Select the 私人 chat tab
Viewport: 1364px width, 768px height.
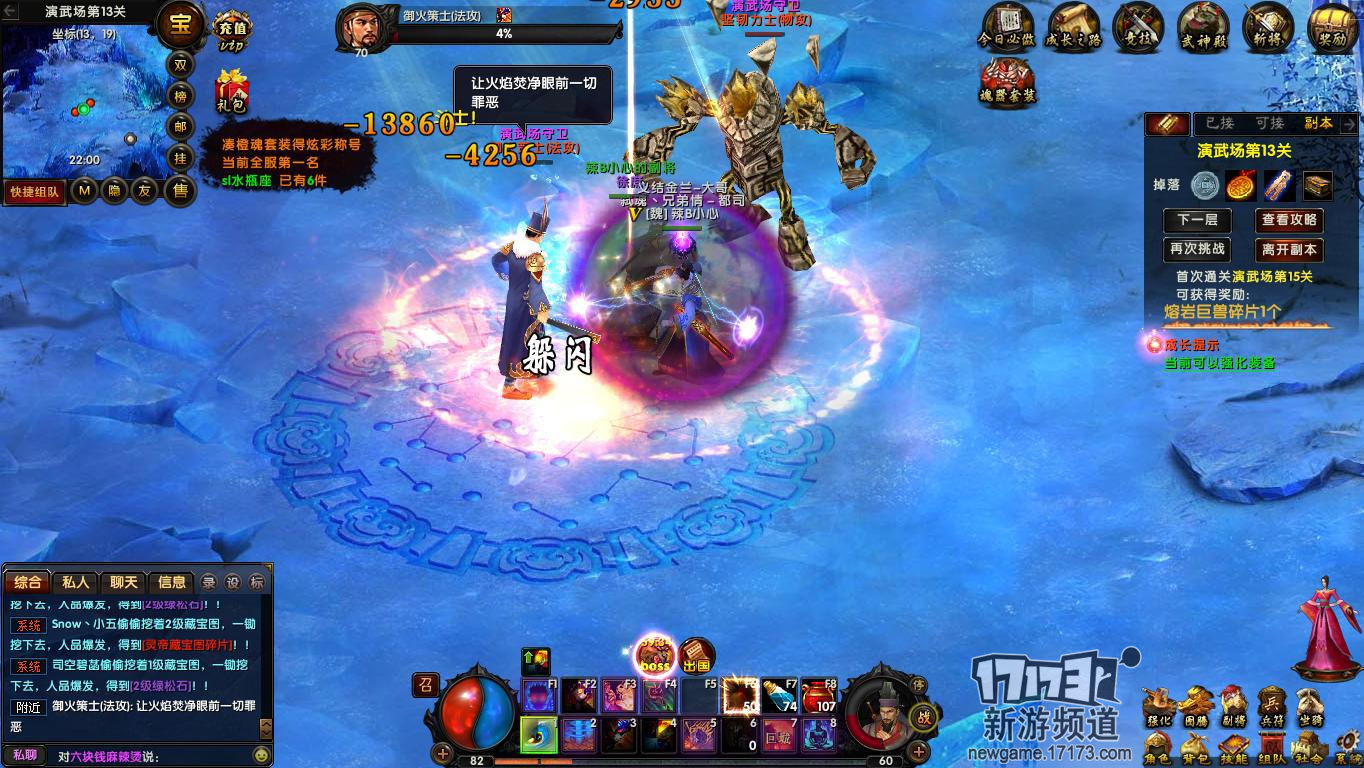76,582
